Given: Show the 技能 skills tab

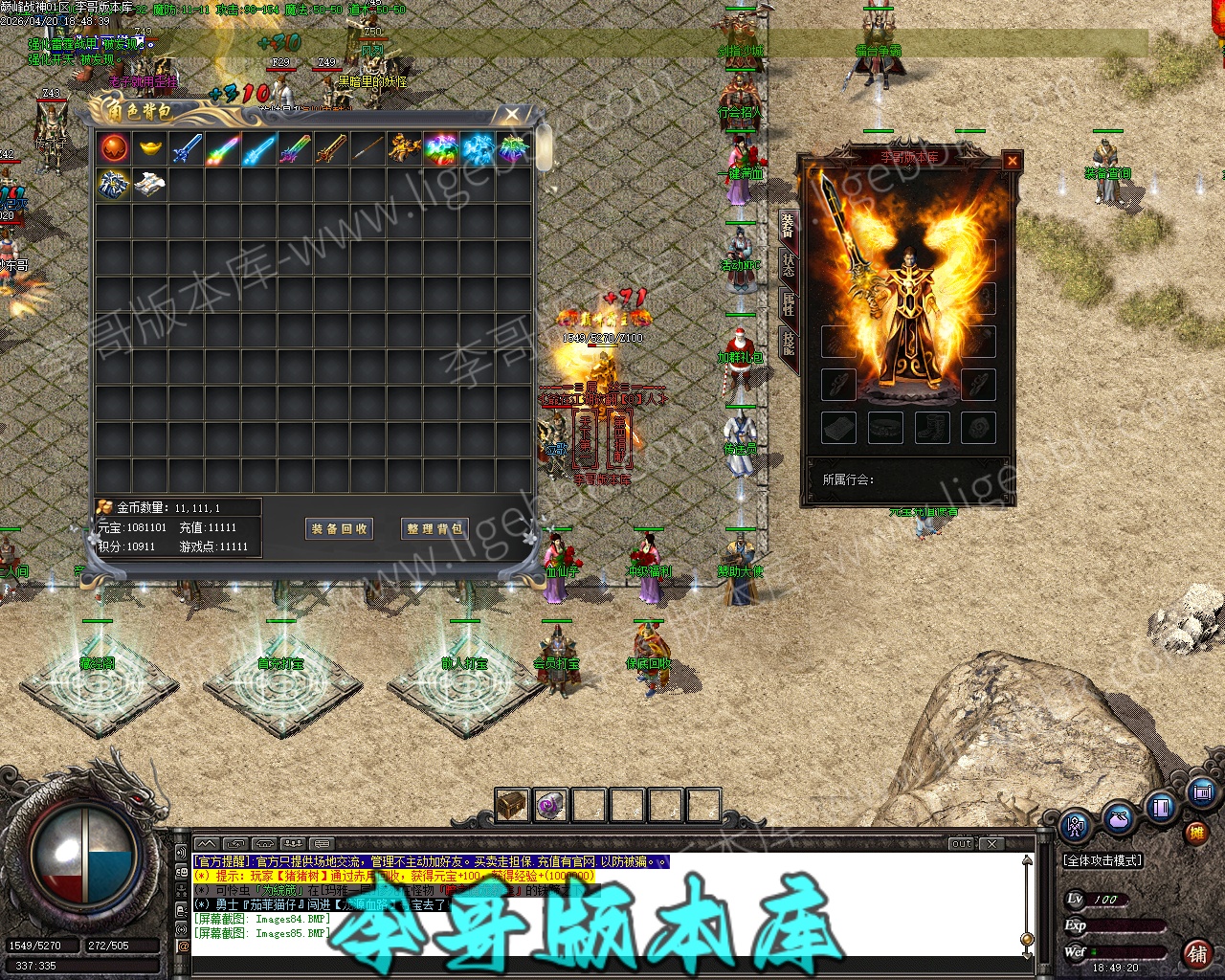Looking at the screenshot, I should (789, 343).
